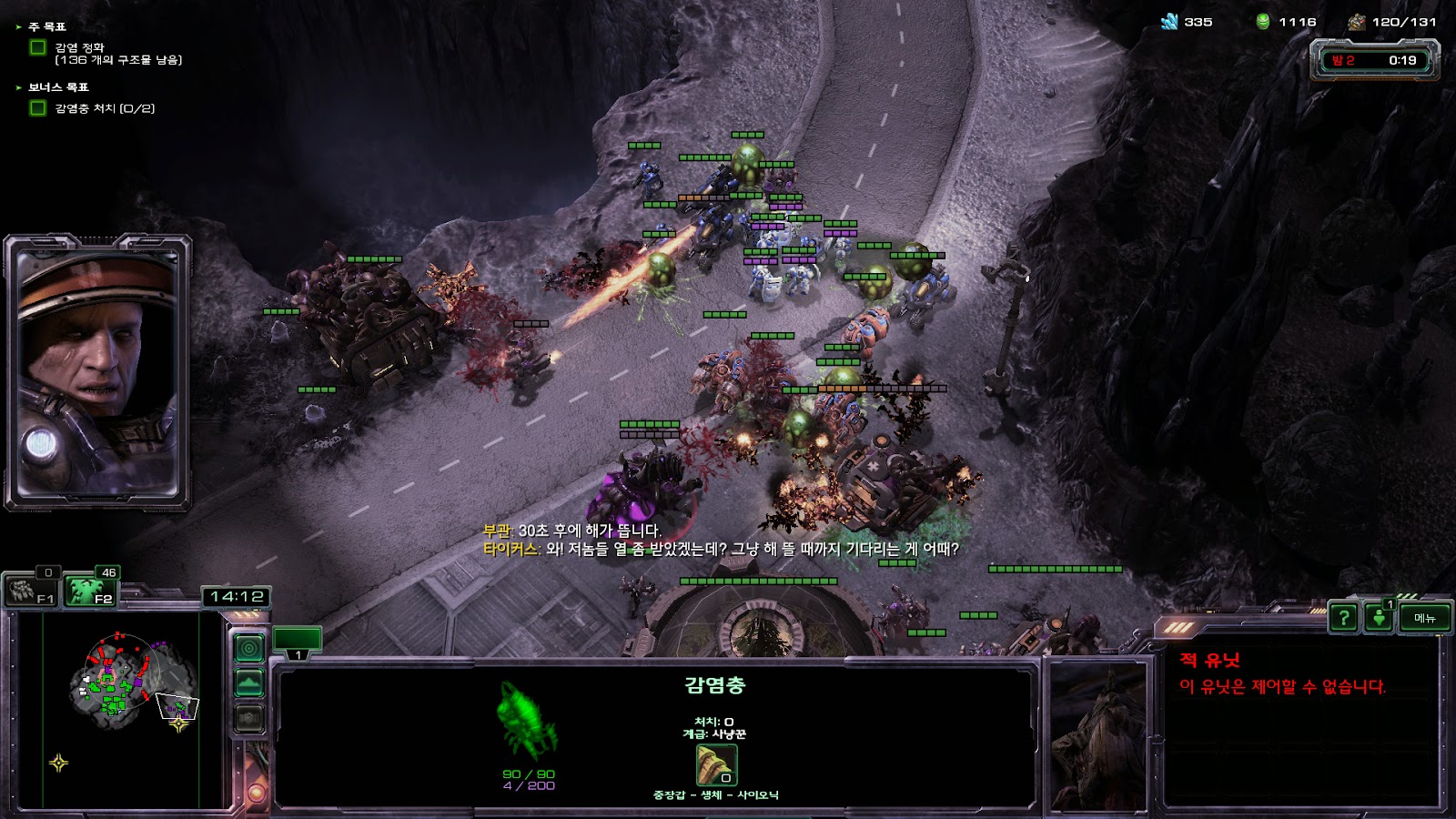Click the armor upgrade icon in unit info

tap(716, 765)
